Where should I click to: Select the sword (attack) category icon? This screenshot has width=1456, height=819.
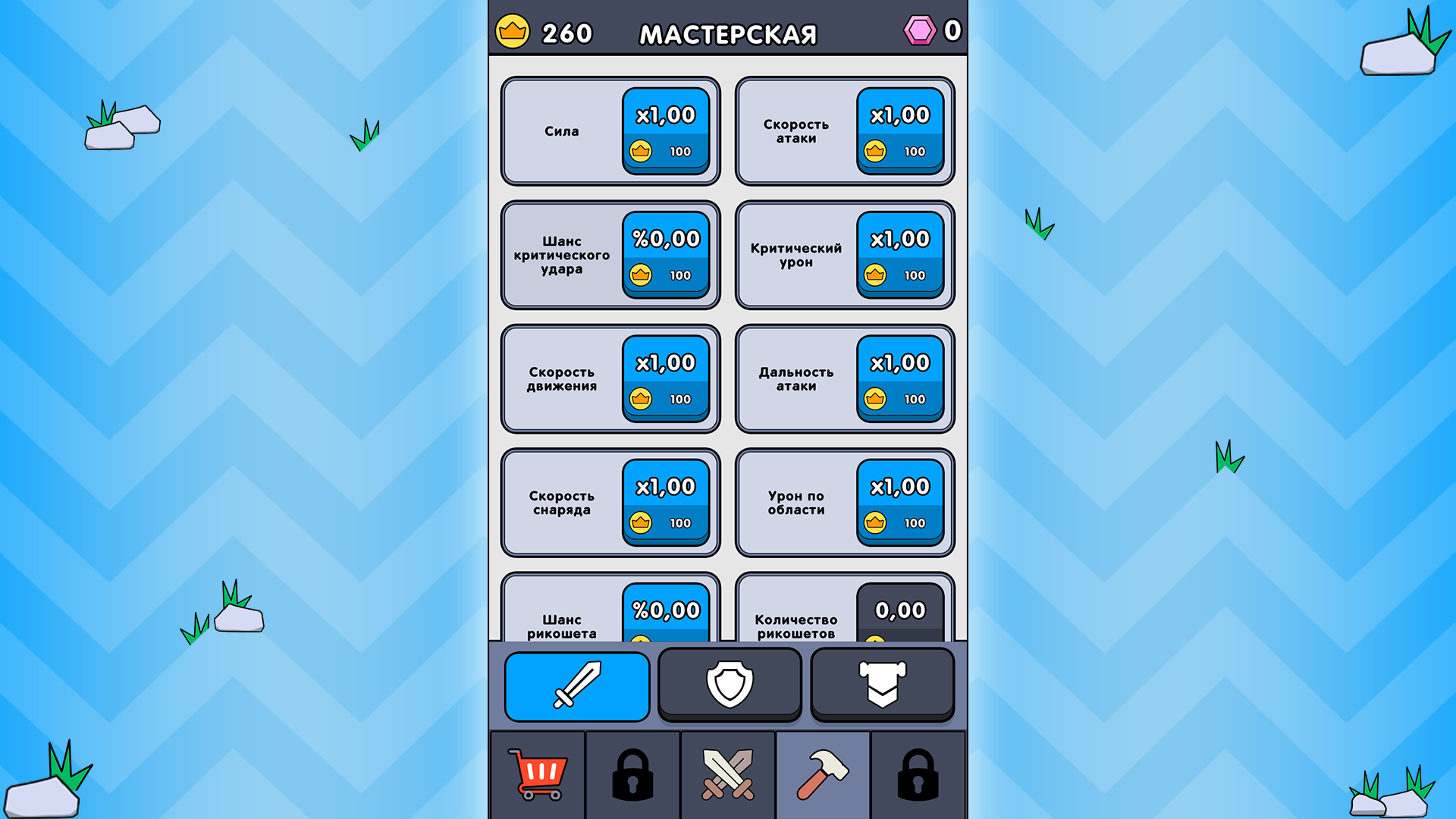point(577,684)
